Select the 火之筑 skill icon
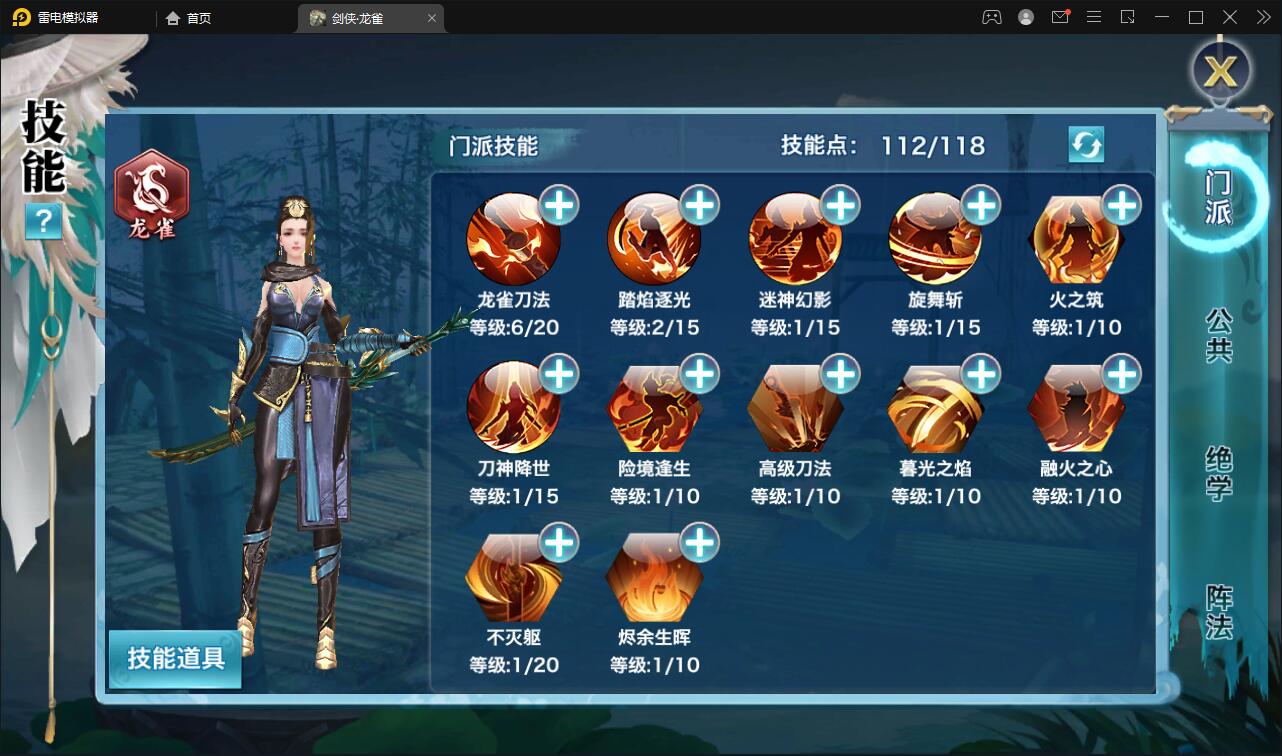 1079,238
